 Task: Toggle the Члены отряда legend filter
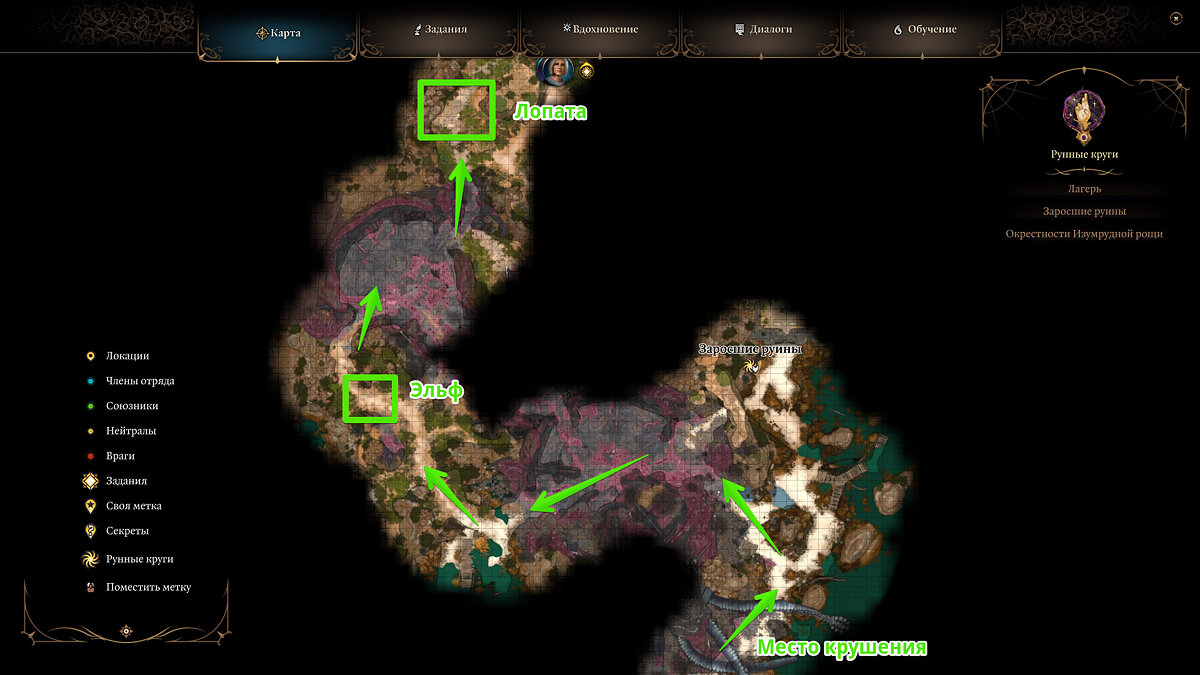tap(140, 381)
